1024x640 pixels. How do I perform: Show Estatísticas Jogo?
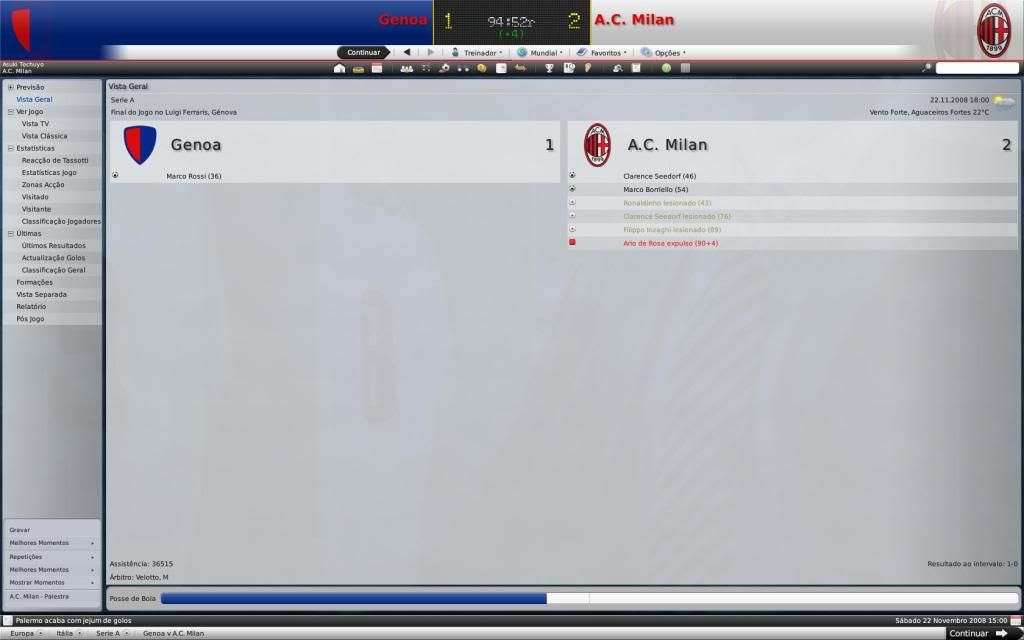pyautogui.click(x=49, y=172)
